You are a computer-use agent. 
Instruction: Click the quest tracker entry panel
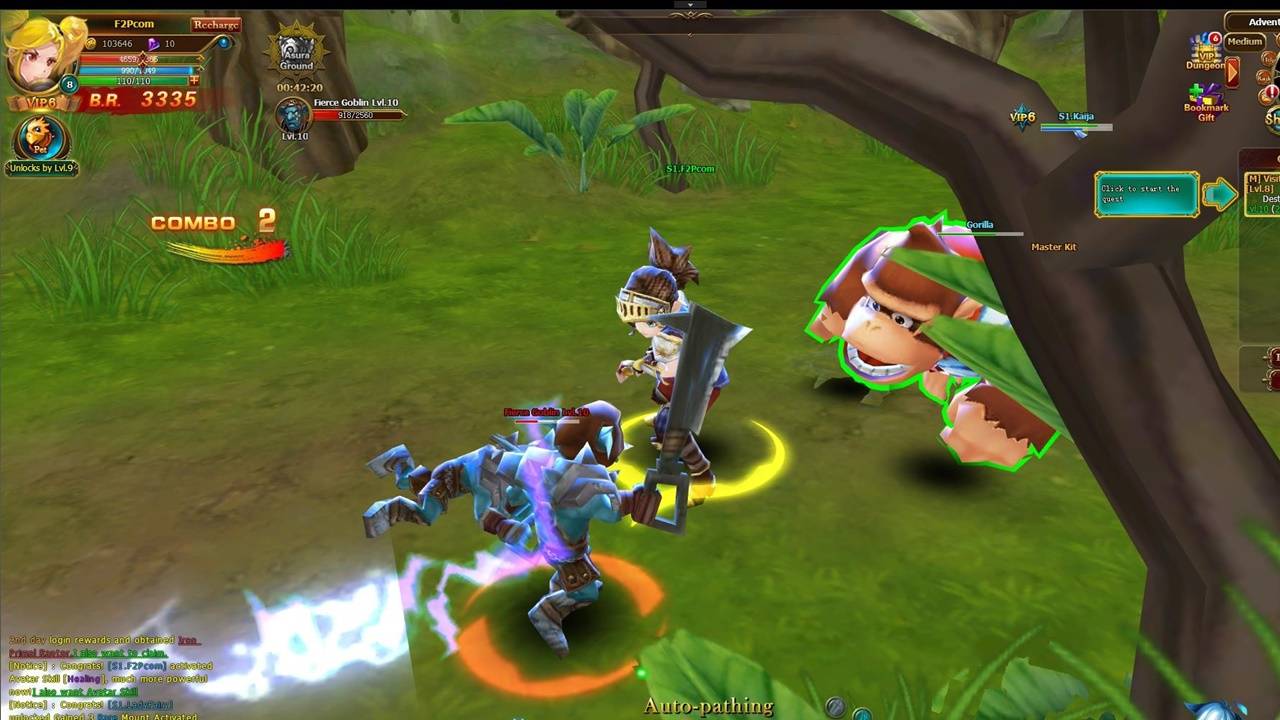point(1146,194)
